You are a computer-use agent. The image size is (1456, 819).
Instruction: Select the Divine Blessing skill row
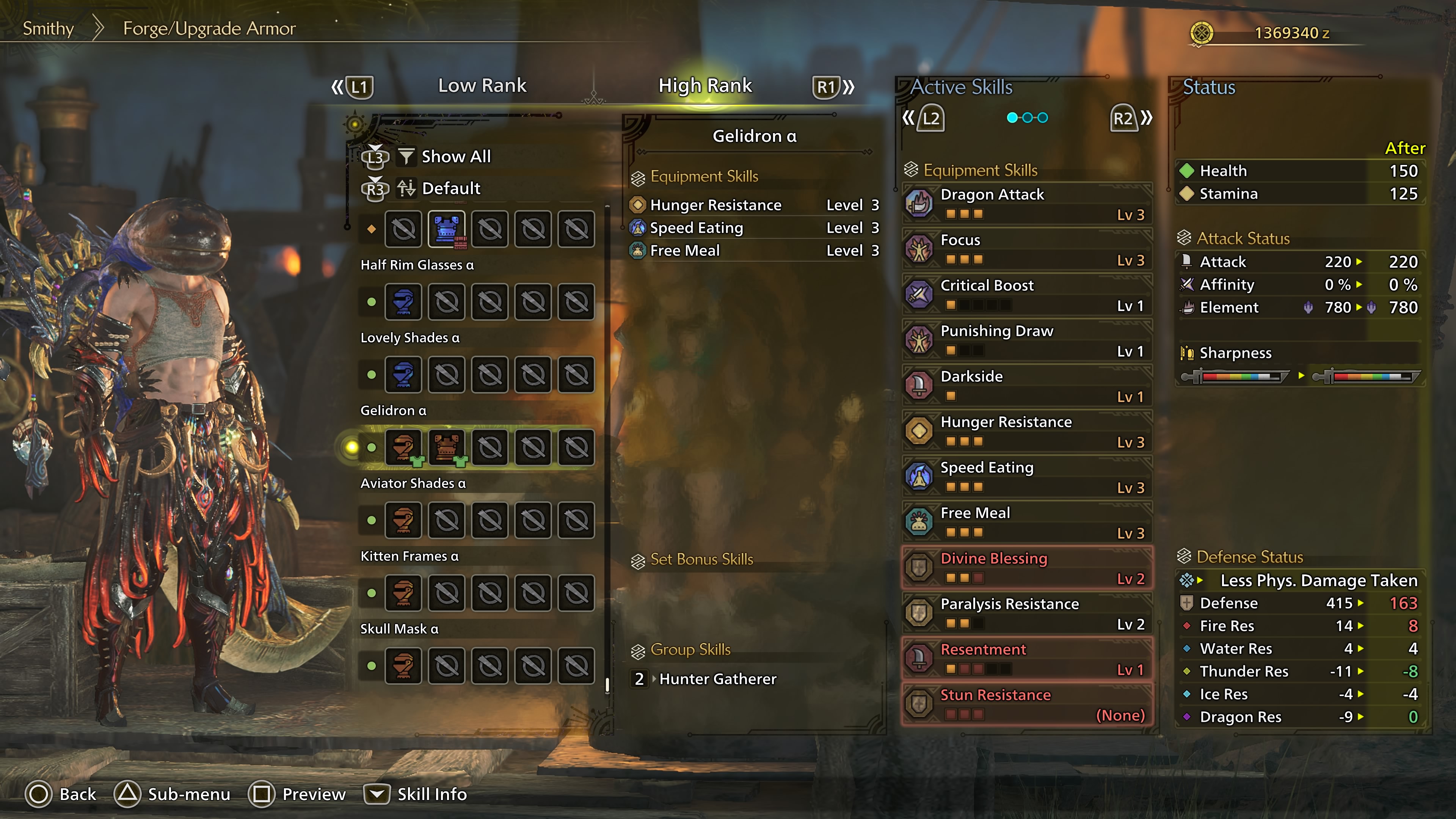[x=1026, y=568]
